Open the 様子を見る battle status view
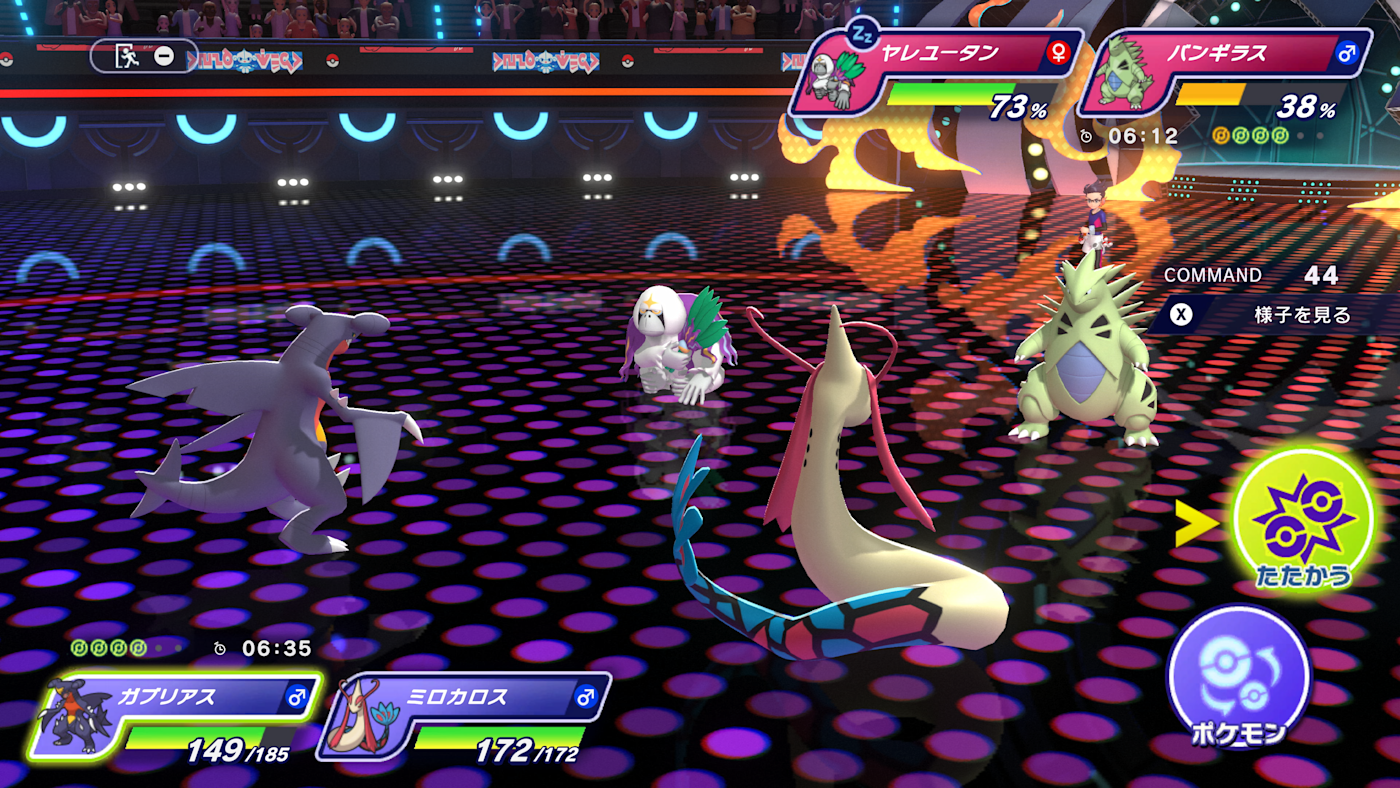 coord(1270,315)
